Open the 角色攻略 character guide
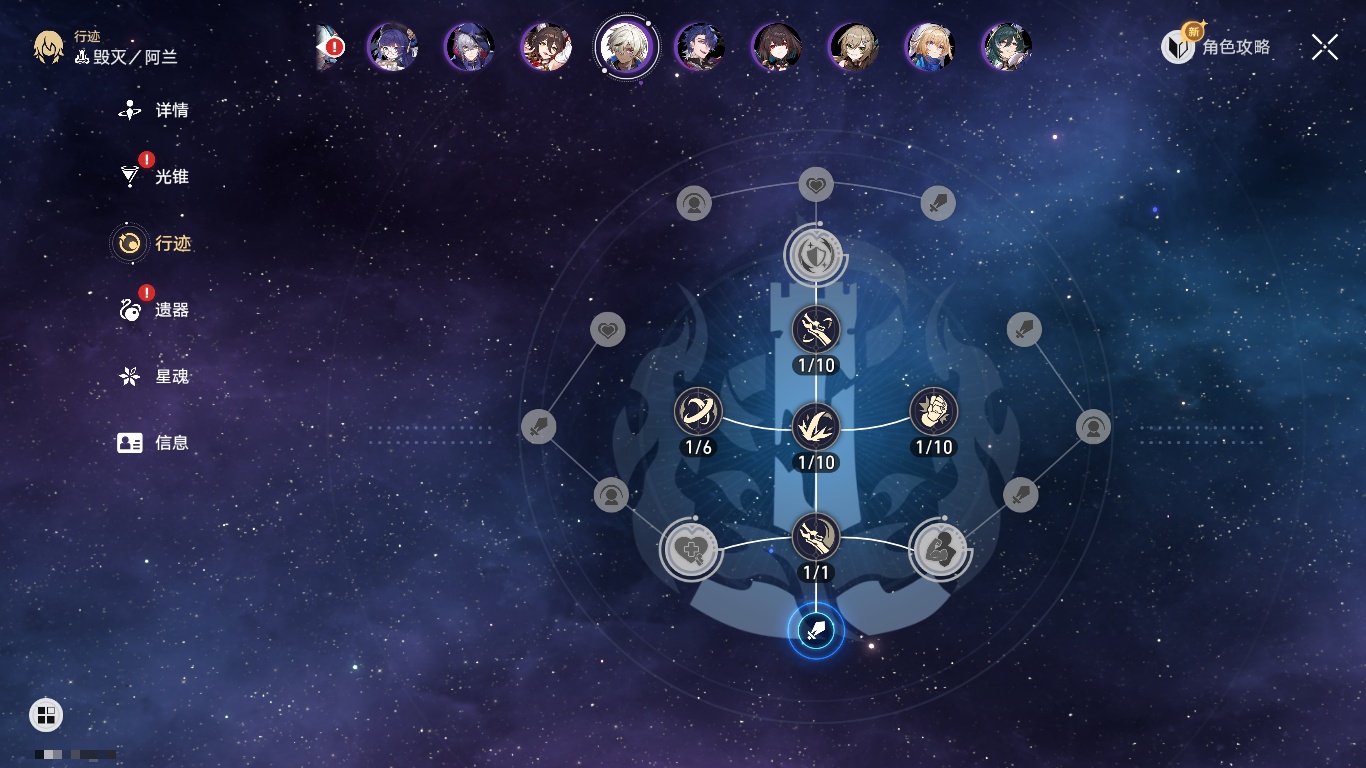This screenshot has height=768, width=1366. 1217,46
